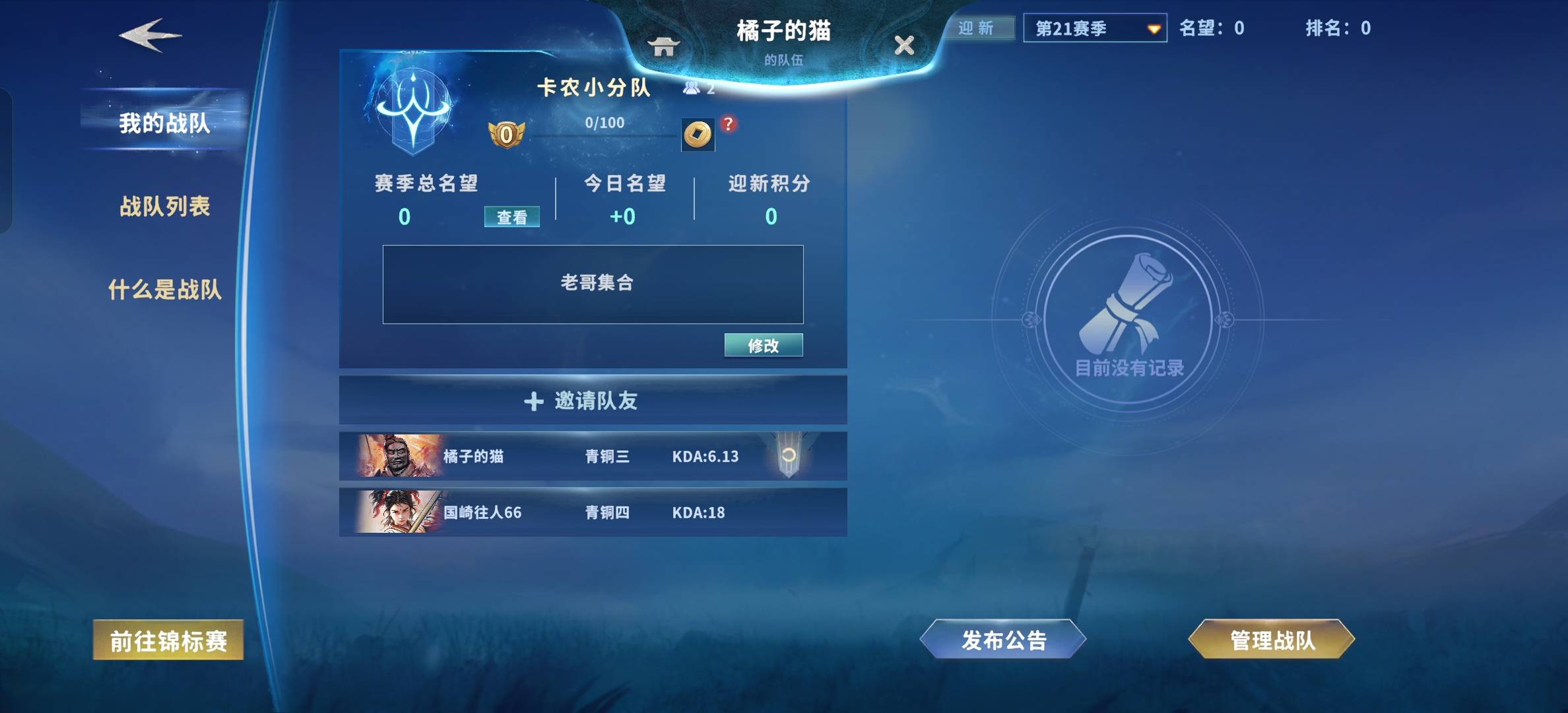The image size is (1568, 713).
Task: Open the season selector arrow
Action: tap(1152, 29)
